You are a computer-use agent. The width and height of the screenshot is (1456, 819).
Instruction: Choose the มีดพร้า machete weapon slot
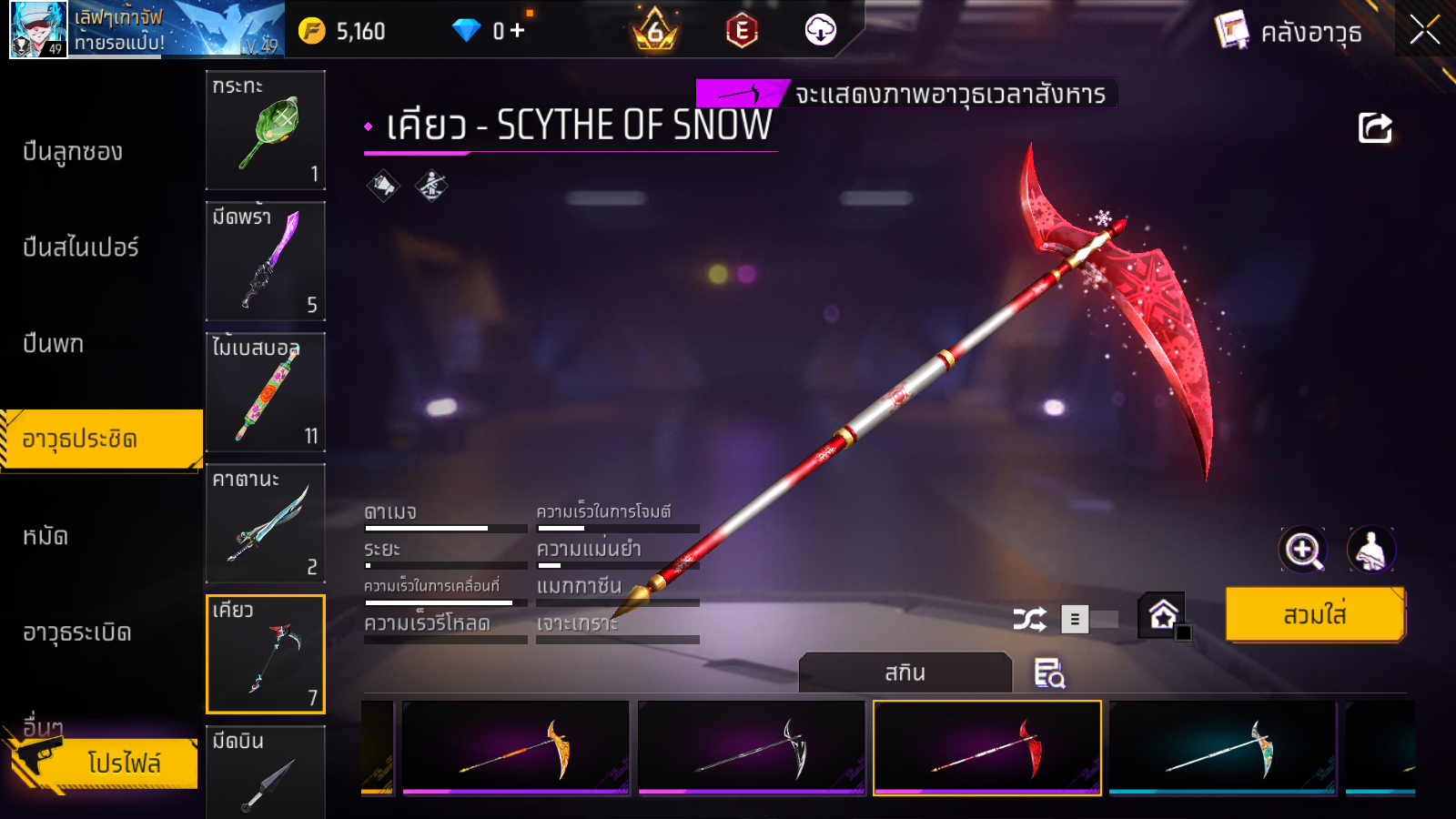point(266,261)
